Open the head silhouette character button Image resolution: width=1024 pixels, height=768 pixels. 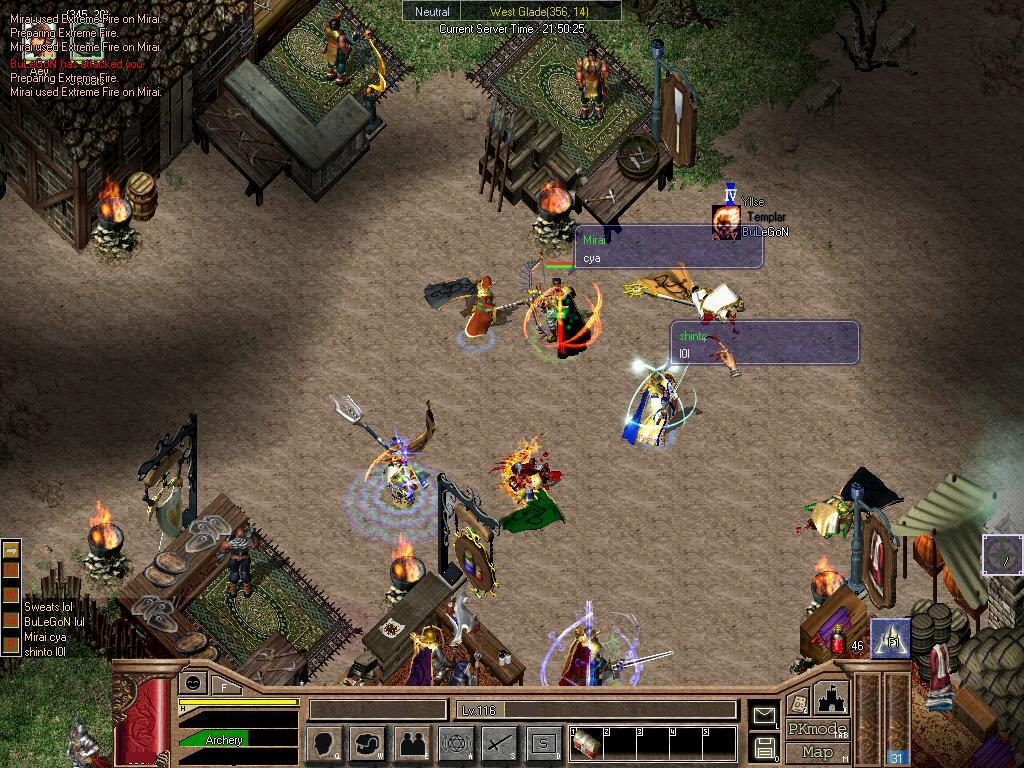point(323,743)
